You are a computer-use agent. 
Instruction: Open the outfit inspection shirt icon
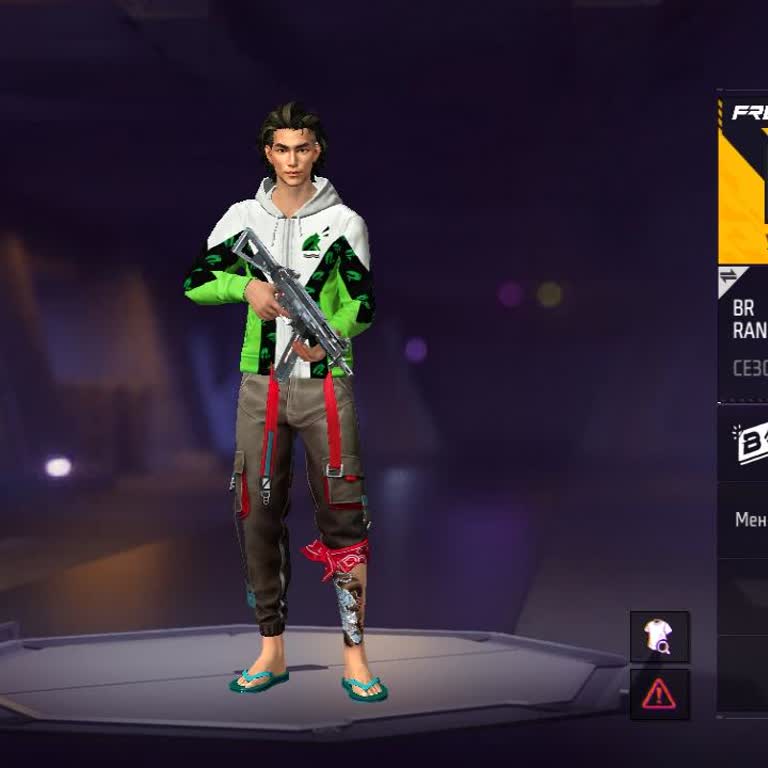(x=659, y=636)
